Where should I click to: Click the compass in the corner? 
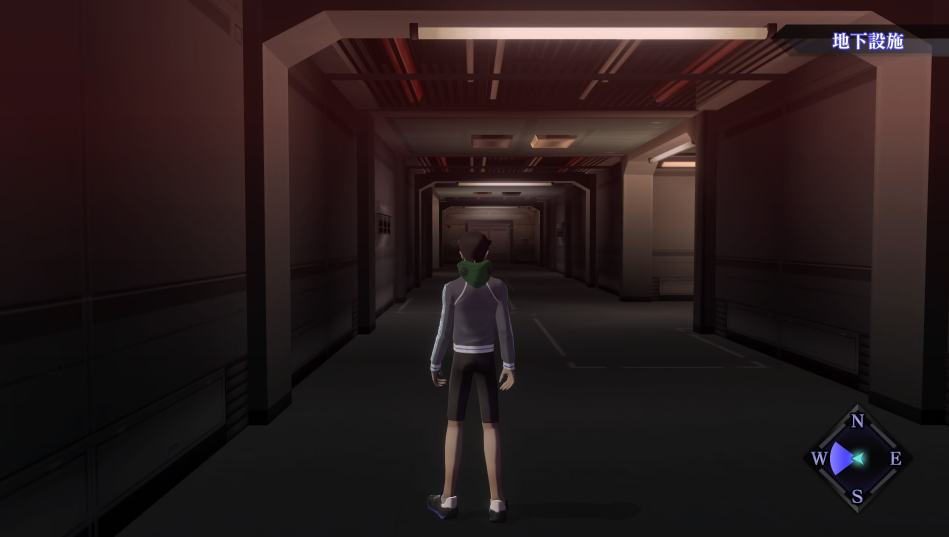857,458
